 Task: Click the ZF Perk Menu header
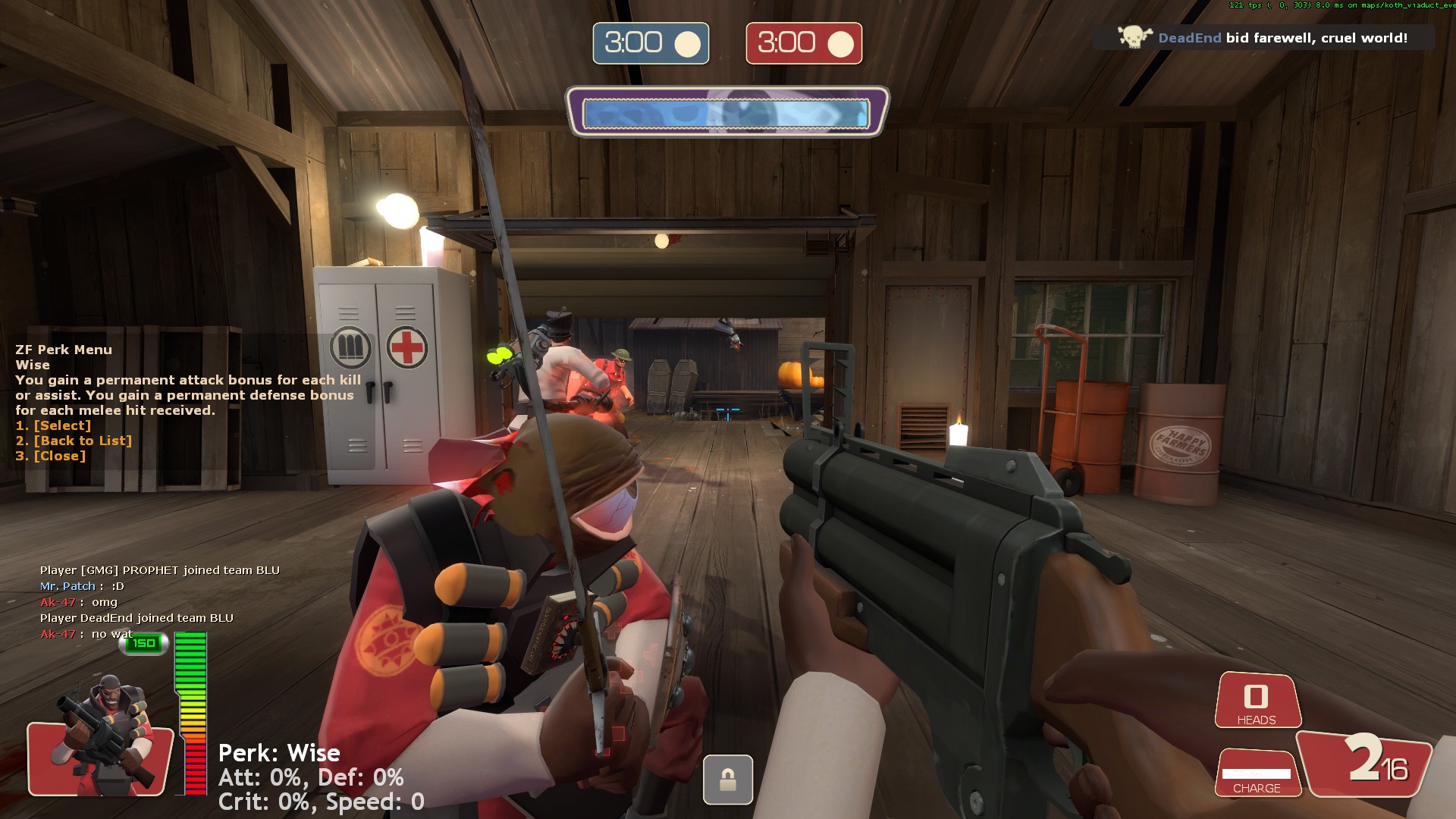tap(64, 350)
